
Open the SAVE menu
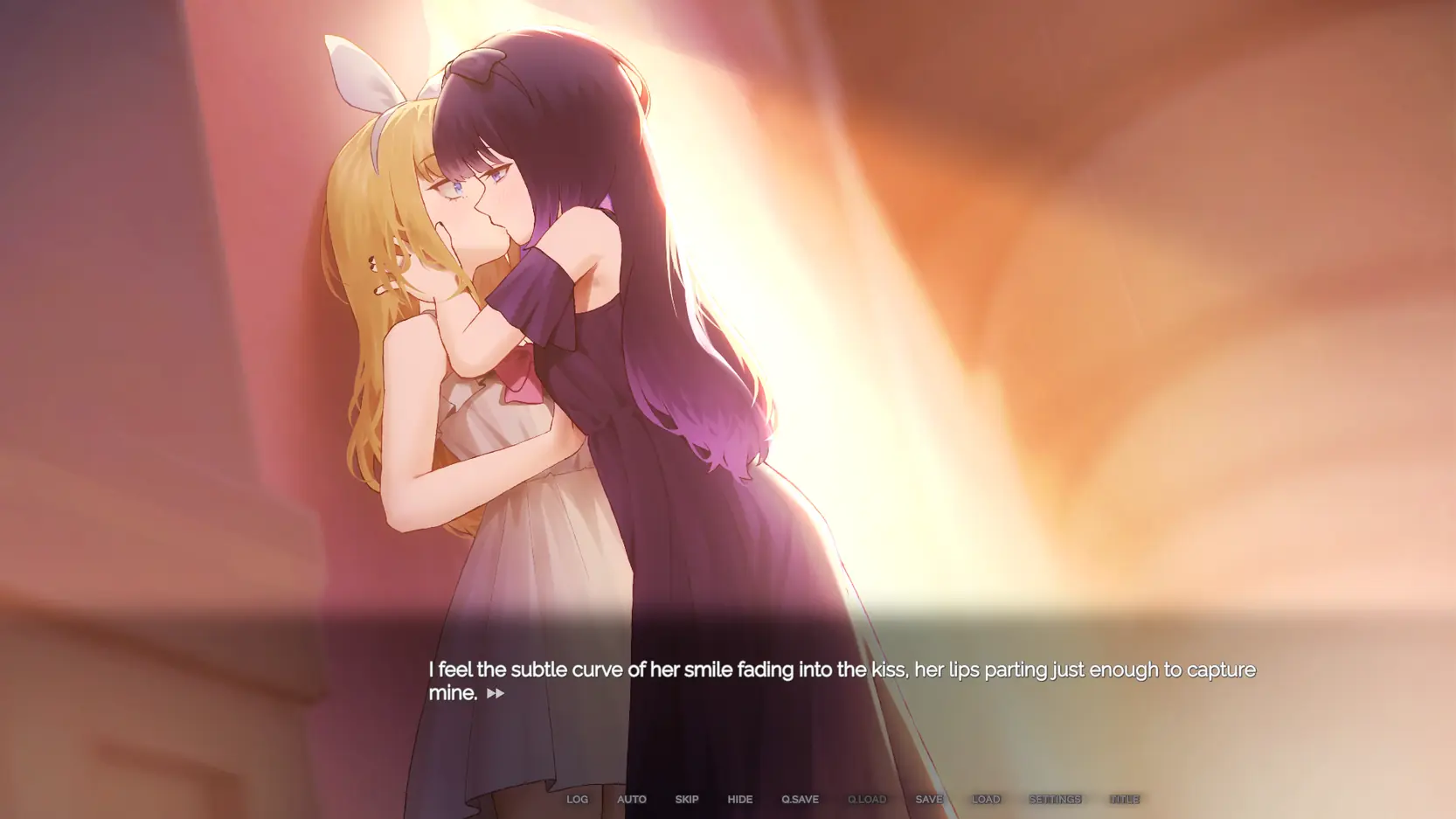(929, 799)
